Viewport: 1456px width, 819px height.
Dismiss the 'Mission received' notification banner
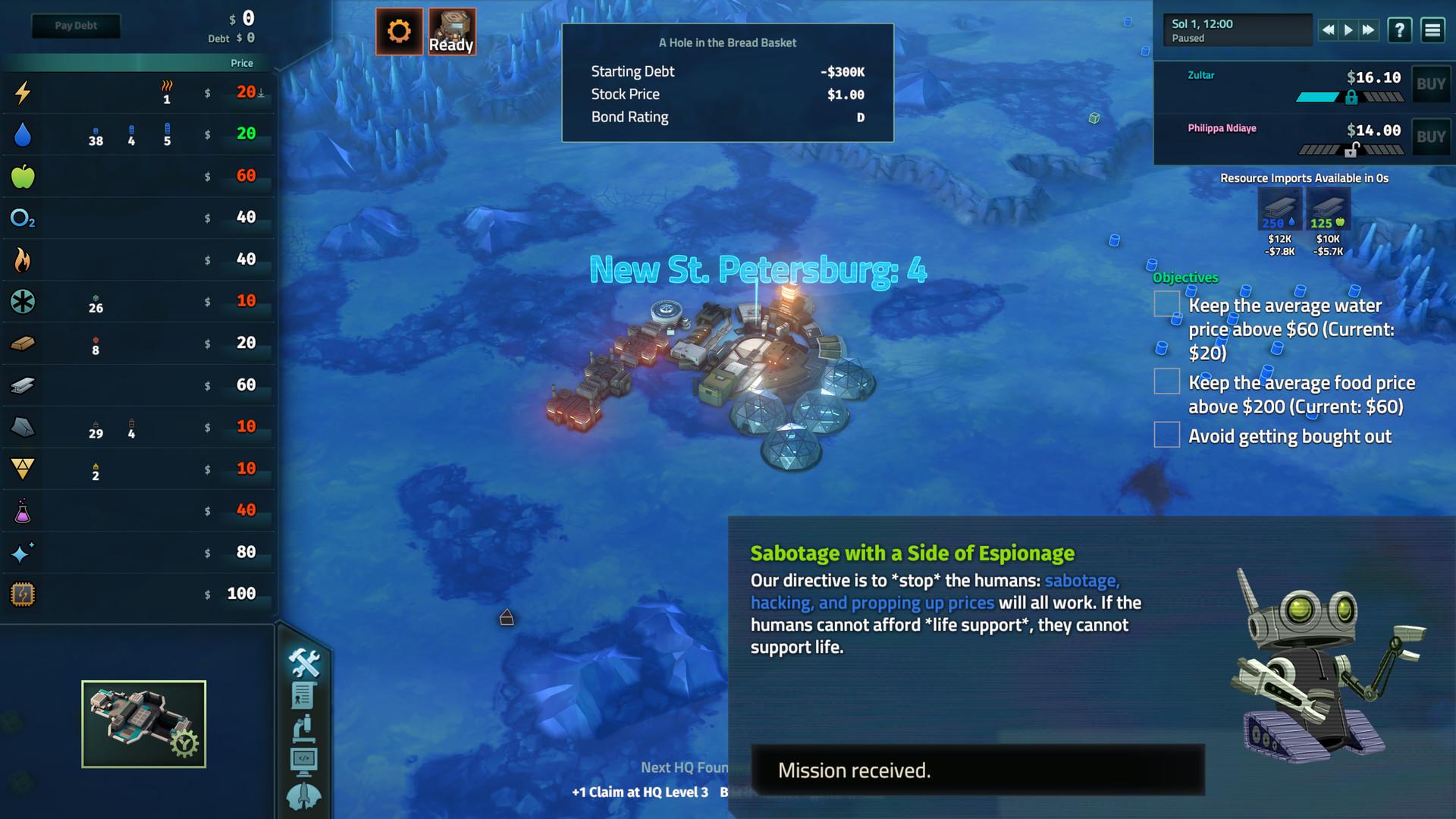978,770
